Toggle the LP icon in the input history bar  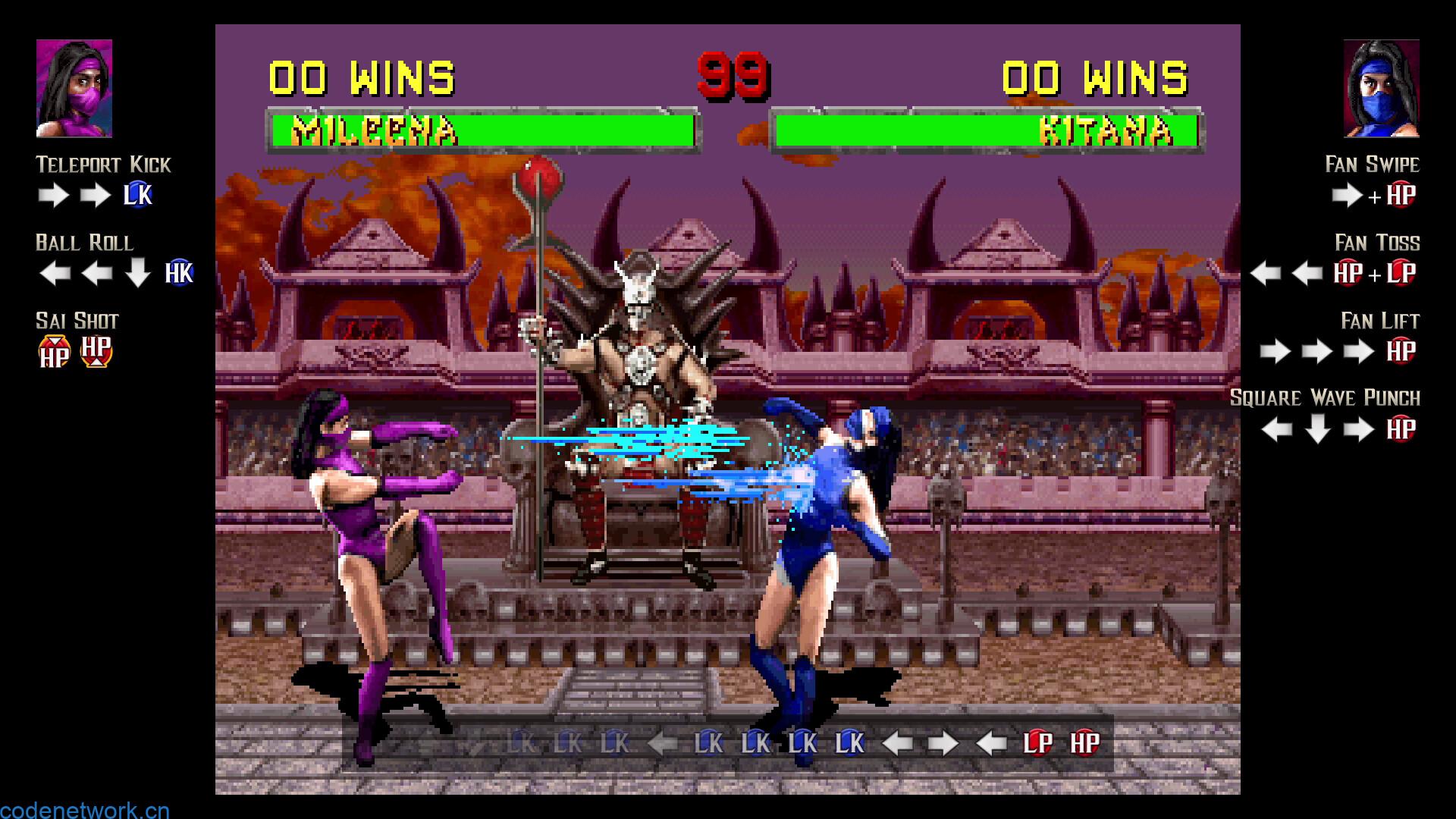coord(1040,744)
